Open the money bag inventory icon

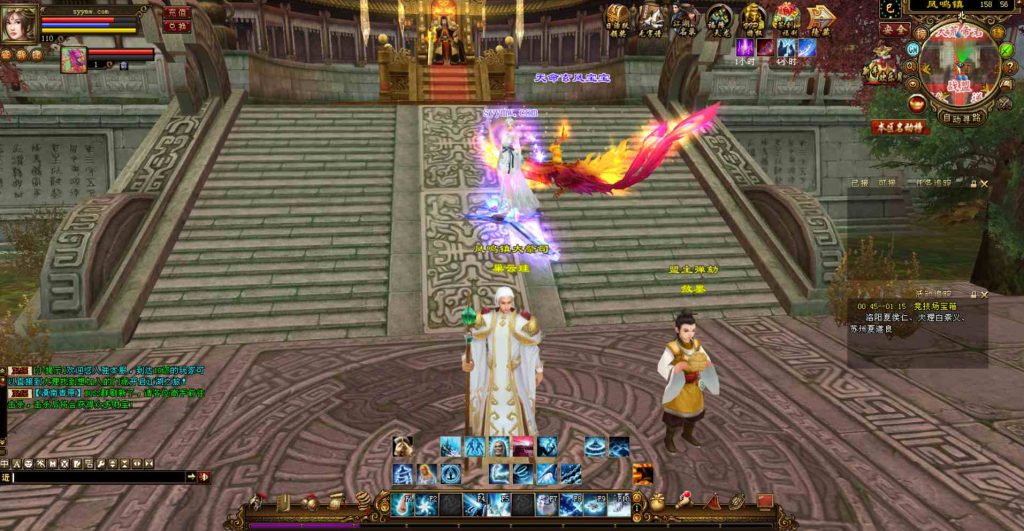(x=658, y=501)
